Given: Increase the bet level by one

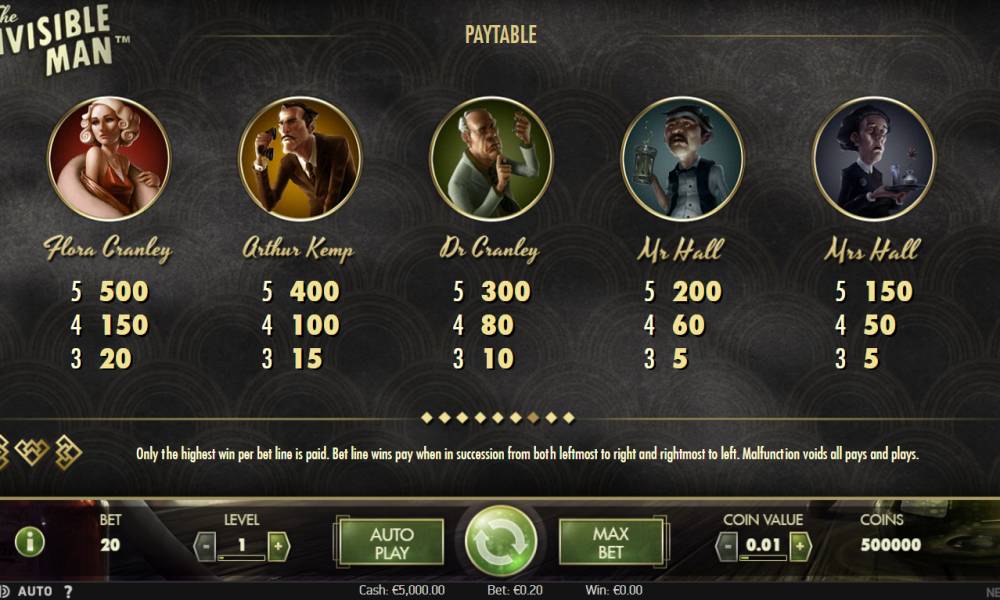Looking at the screenshot, I should (x=278, y=546).
